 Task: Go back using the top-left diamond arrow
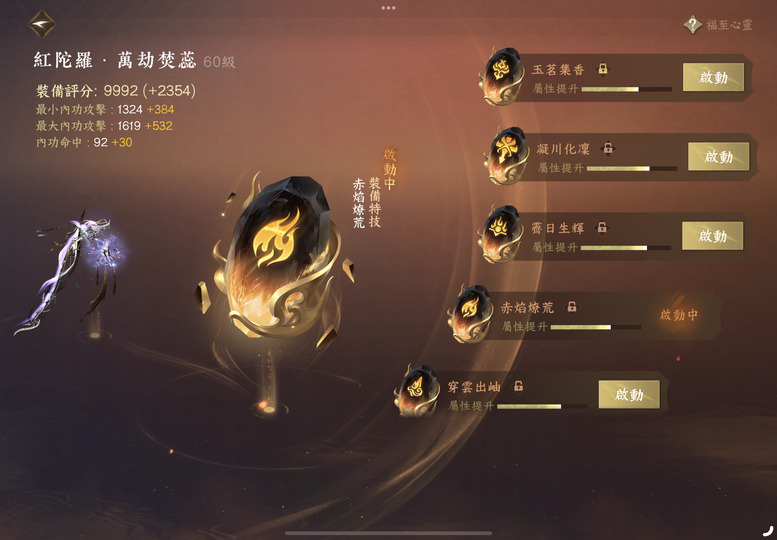(42, 23)
